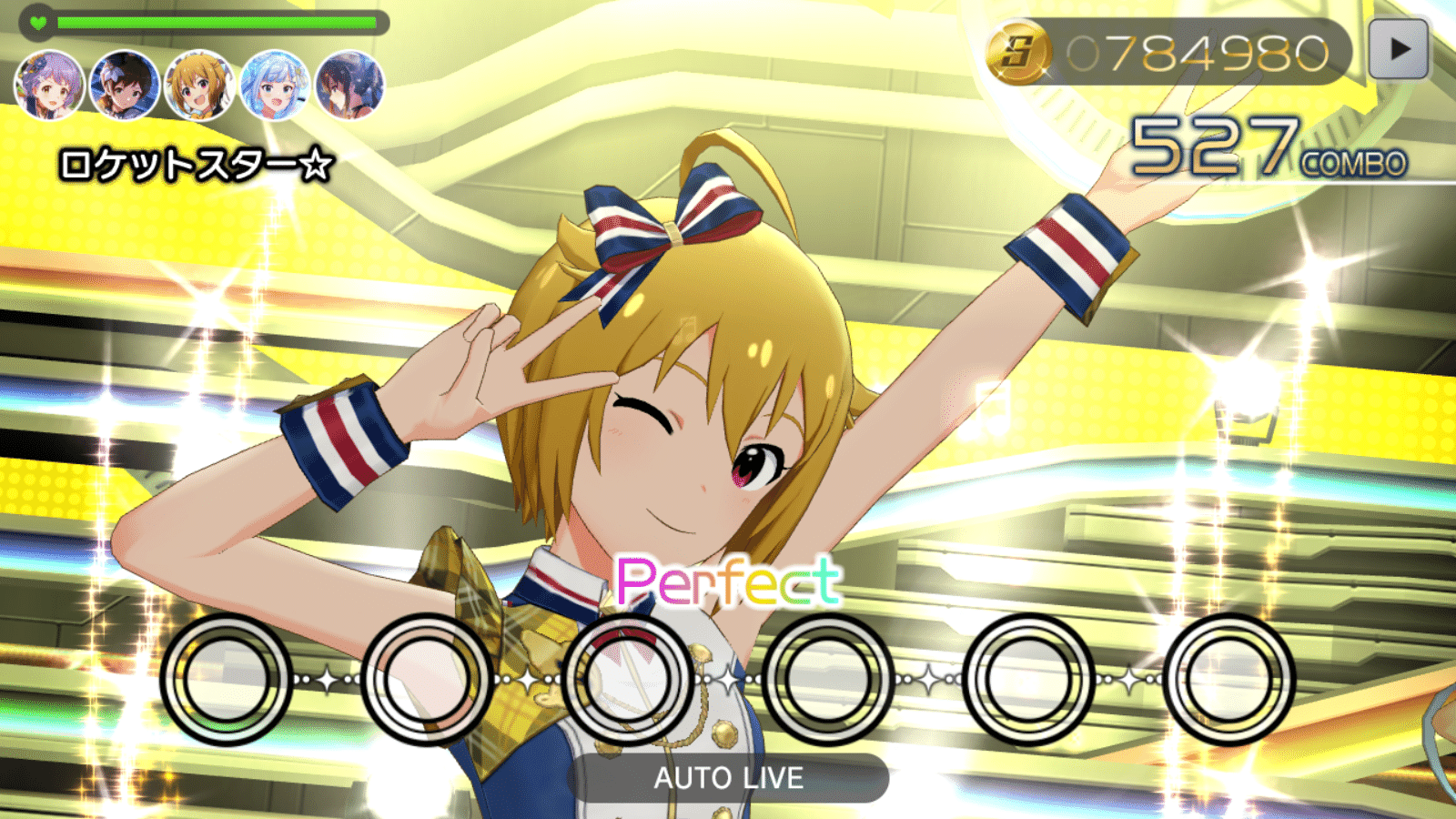Tap the AUTO LIVE button
1456x819 pixels.
728,778
